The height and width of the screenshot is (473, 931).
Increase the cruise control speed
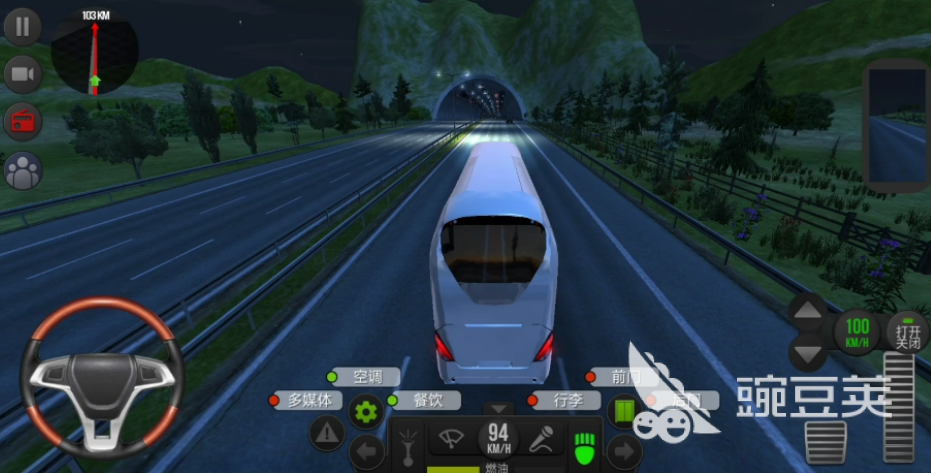(809, 311)
